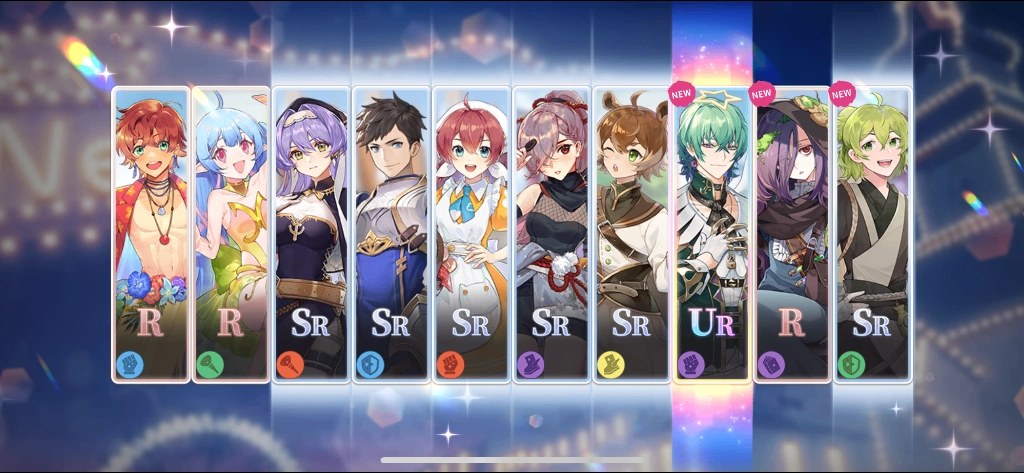
Task: Tap the purple-haired SR card with cap
Action: click(x=311, y=235)
